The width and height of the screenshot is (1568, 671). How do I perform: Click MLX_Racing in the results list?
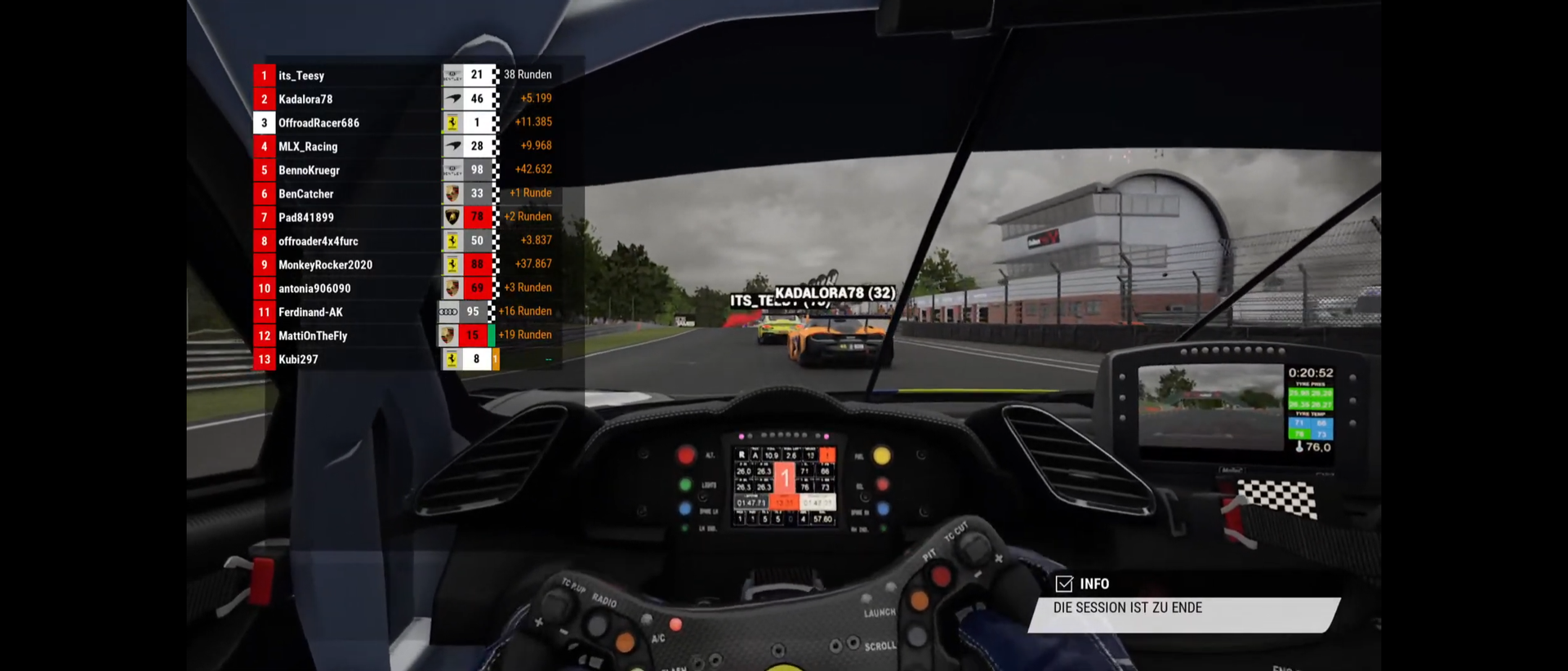click(x=308, y=147)
